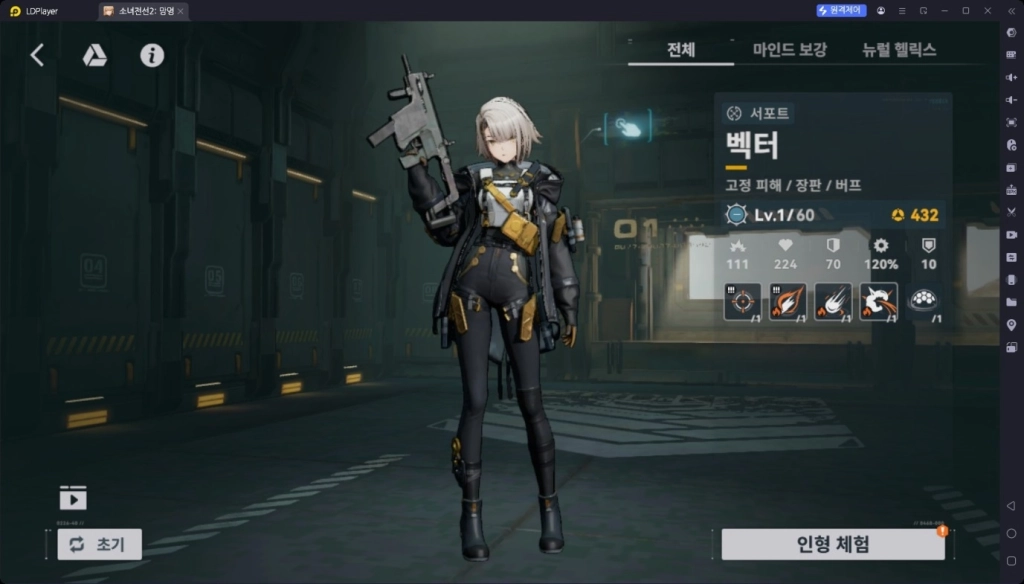Open the curved arrow burst skill
Image resolution: width=1024 pixels, height=584 pixels.
(x=878, y=301)
